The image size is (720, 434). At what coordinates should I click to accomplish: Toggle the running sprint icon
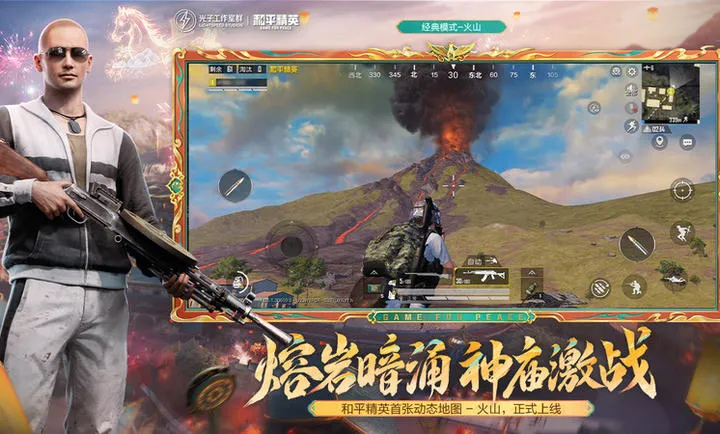[x=631, y=126]
